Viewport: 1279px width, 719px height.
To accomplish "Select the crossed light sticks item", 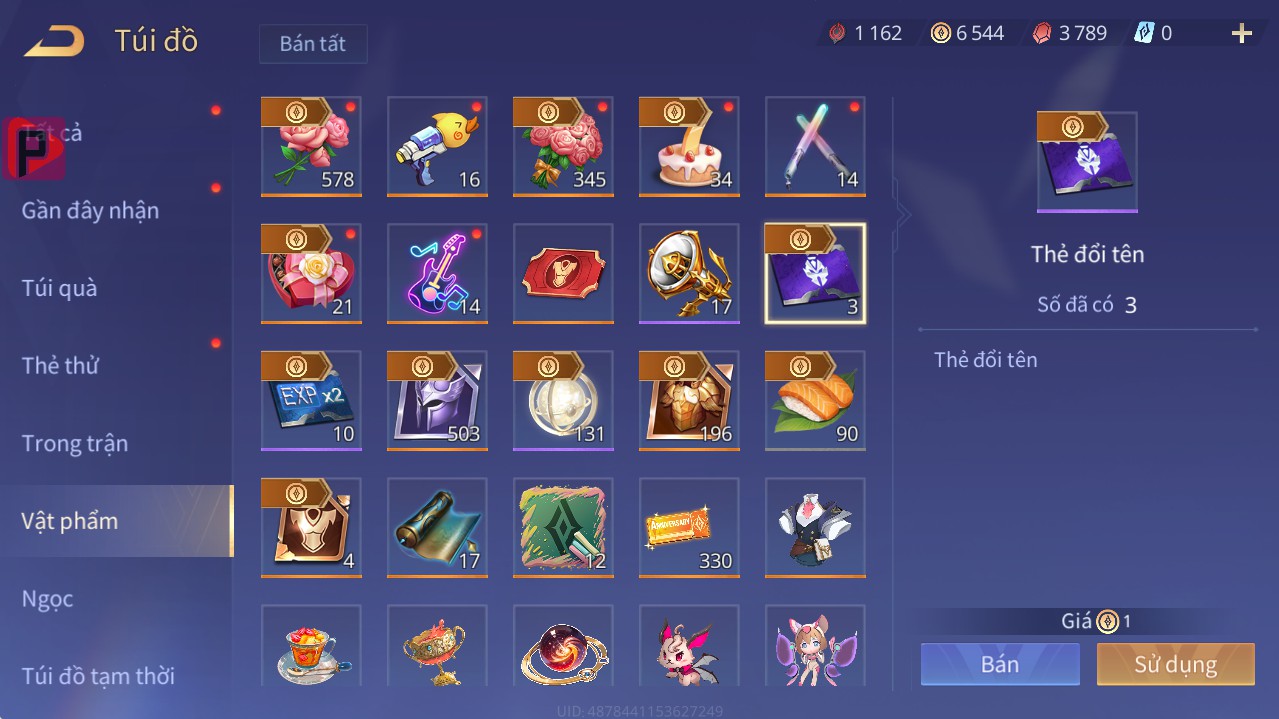I will (x=815, y=146).
